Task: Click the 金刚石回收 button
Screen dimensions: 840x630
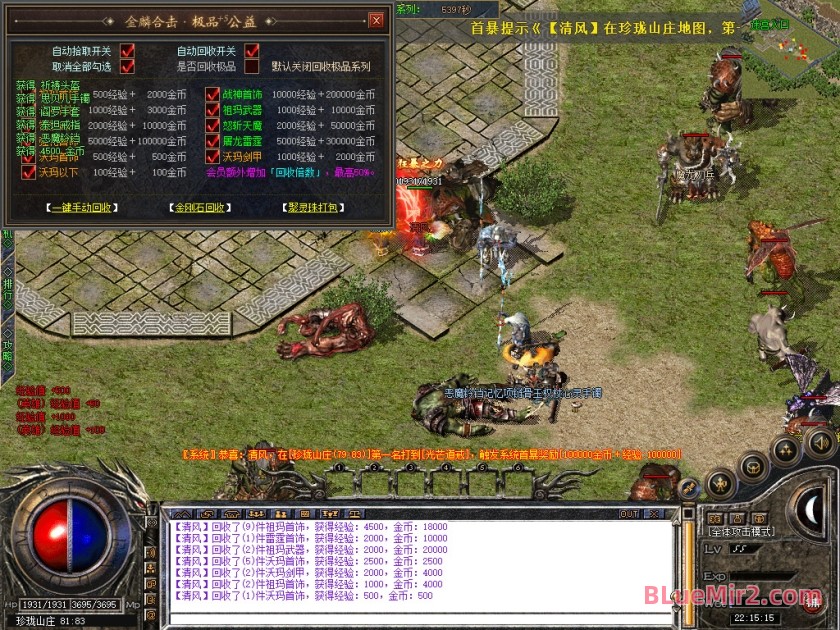Action: pos(201,208)
